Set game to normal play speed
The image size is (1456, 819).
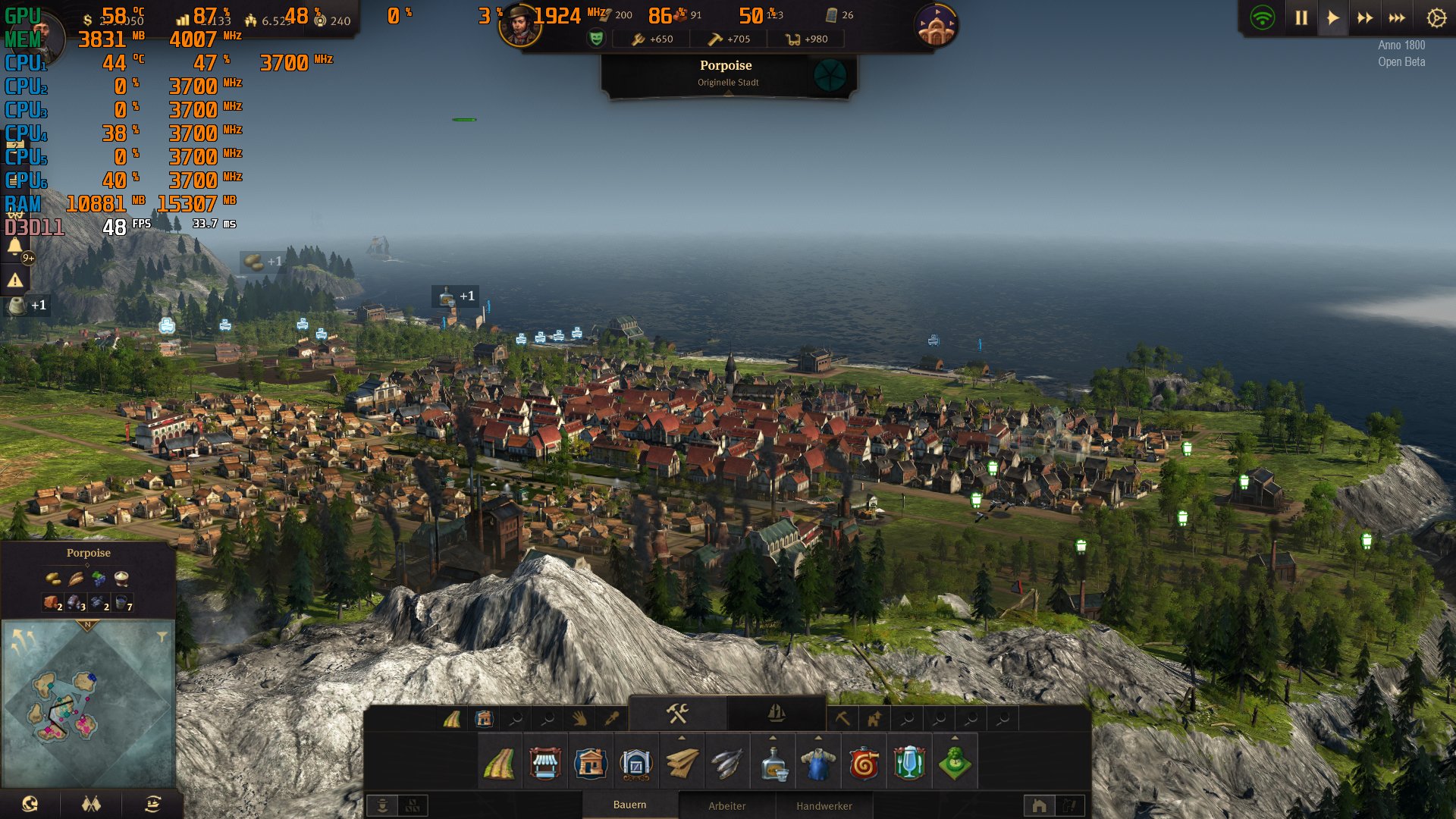click(1333, 18)
